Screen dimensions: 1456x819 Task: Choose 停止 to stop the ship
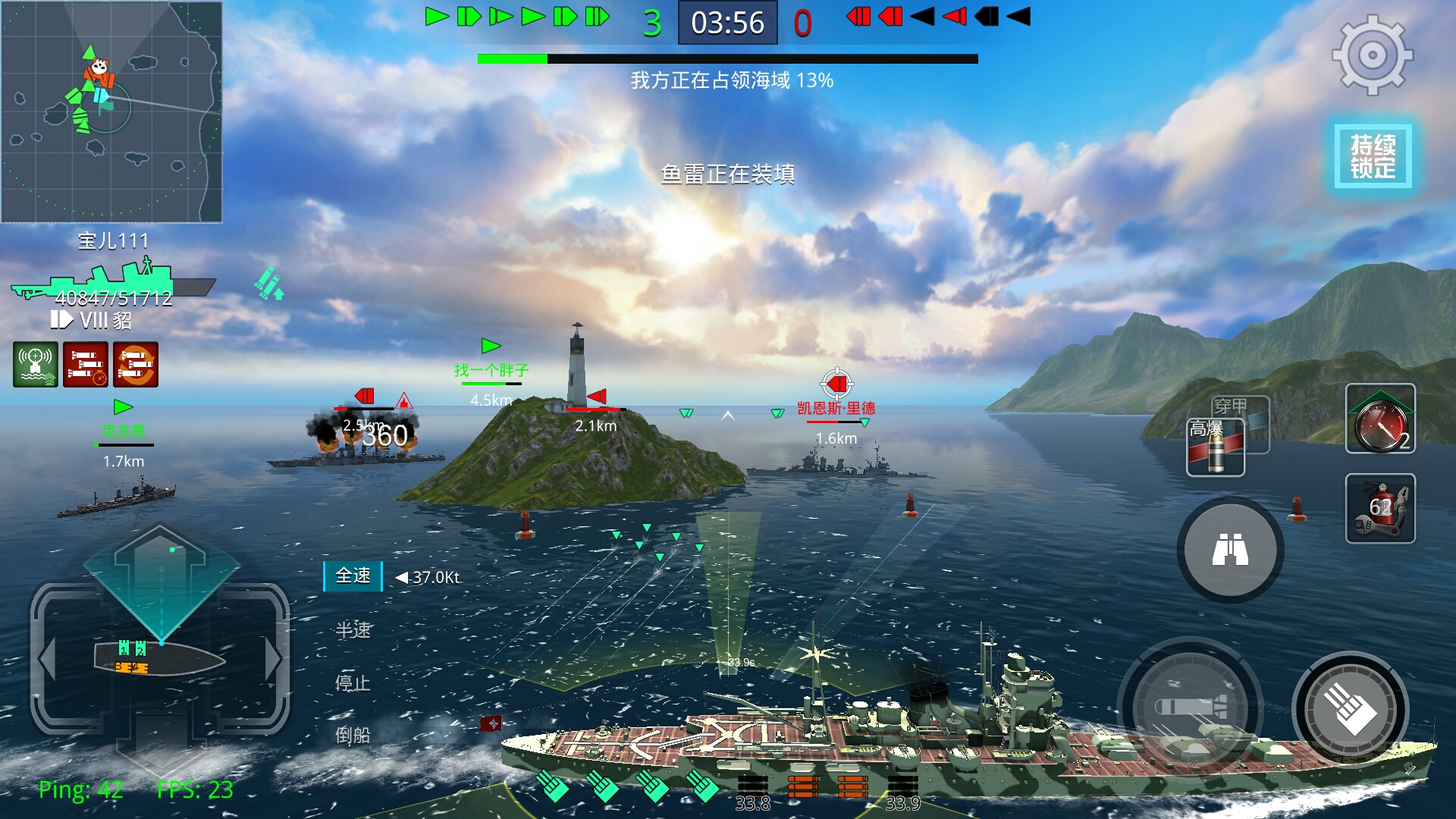[x=353, y=682]
